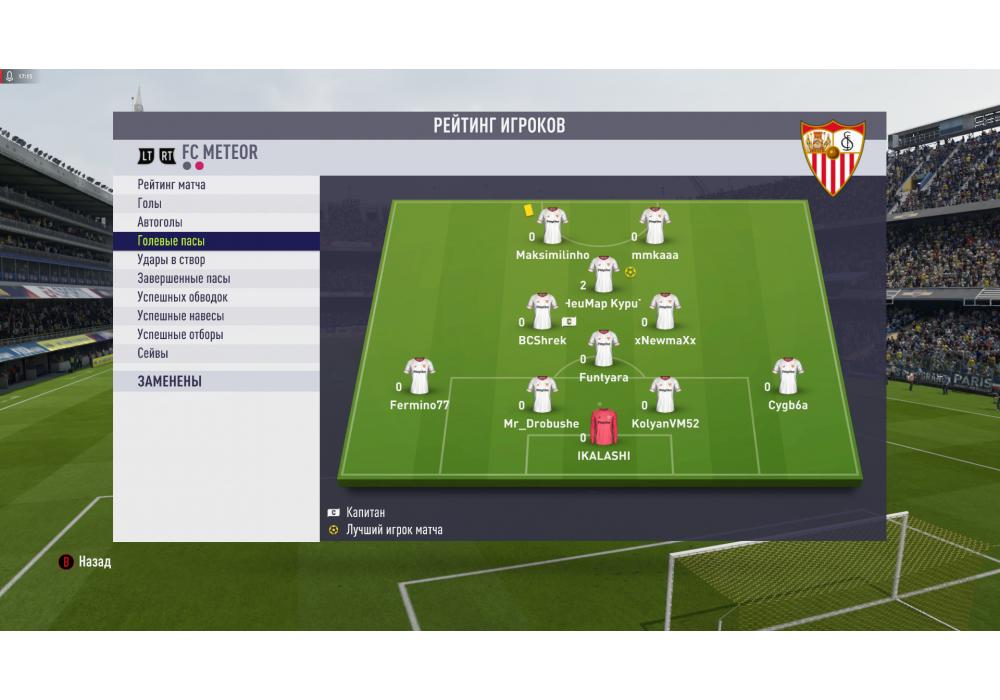Choose player KolyanVM52 on the pitch
1000x700 pixels.
(665, 395)
